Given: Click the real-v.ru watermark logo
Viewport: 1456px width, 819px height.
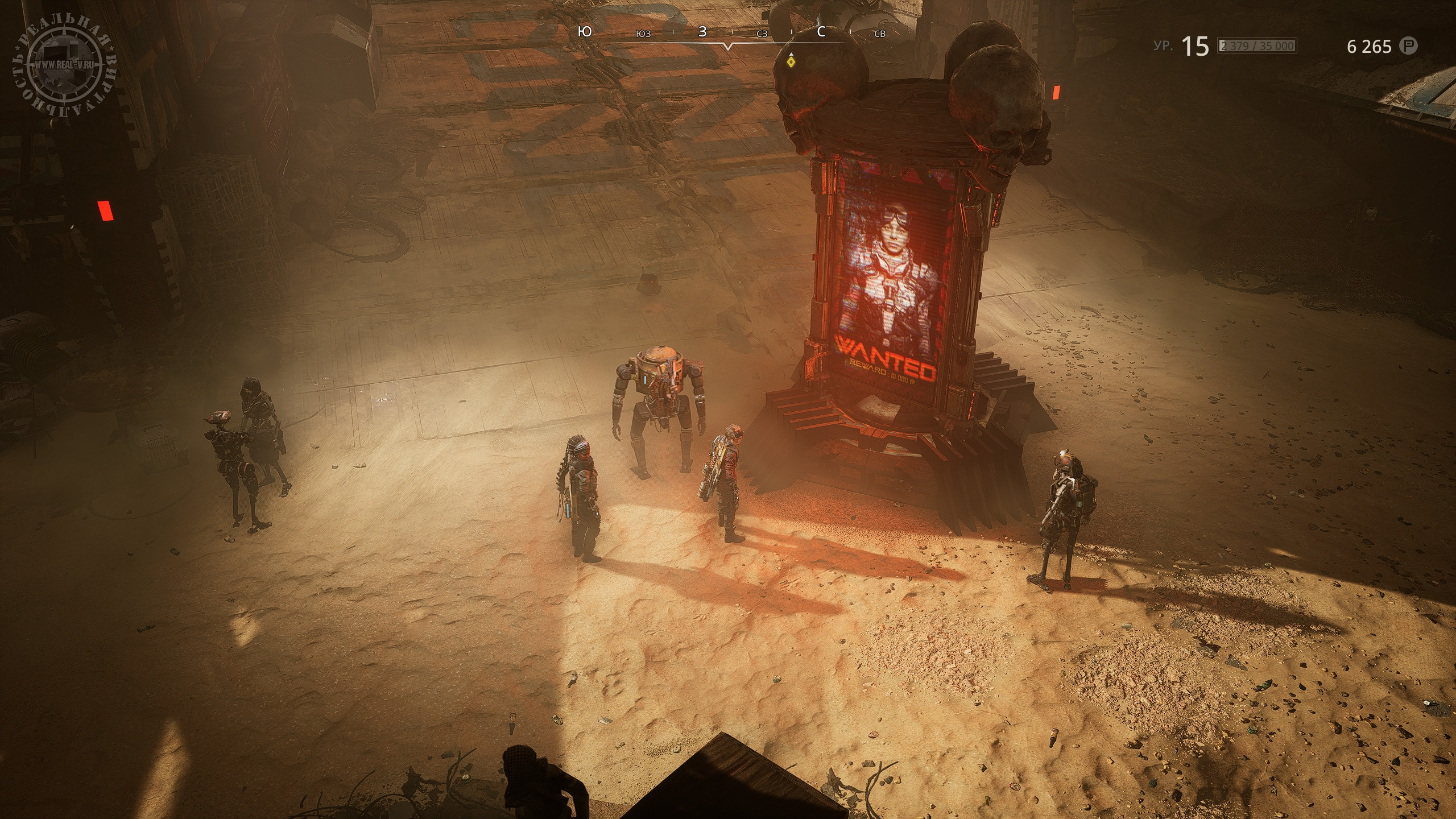Looking at the screenshot, I should 65,65.
